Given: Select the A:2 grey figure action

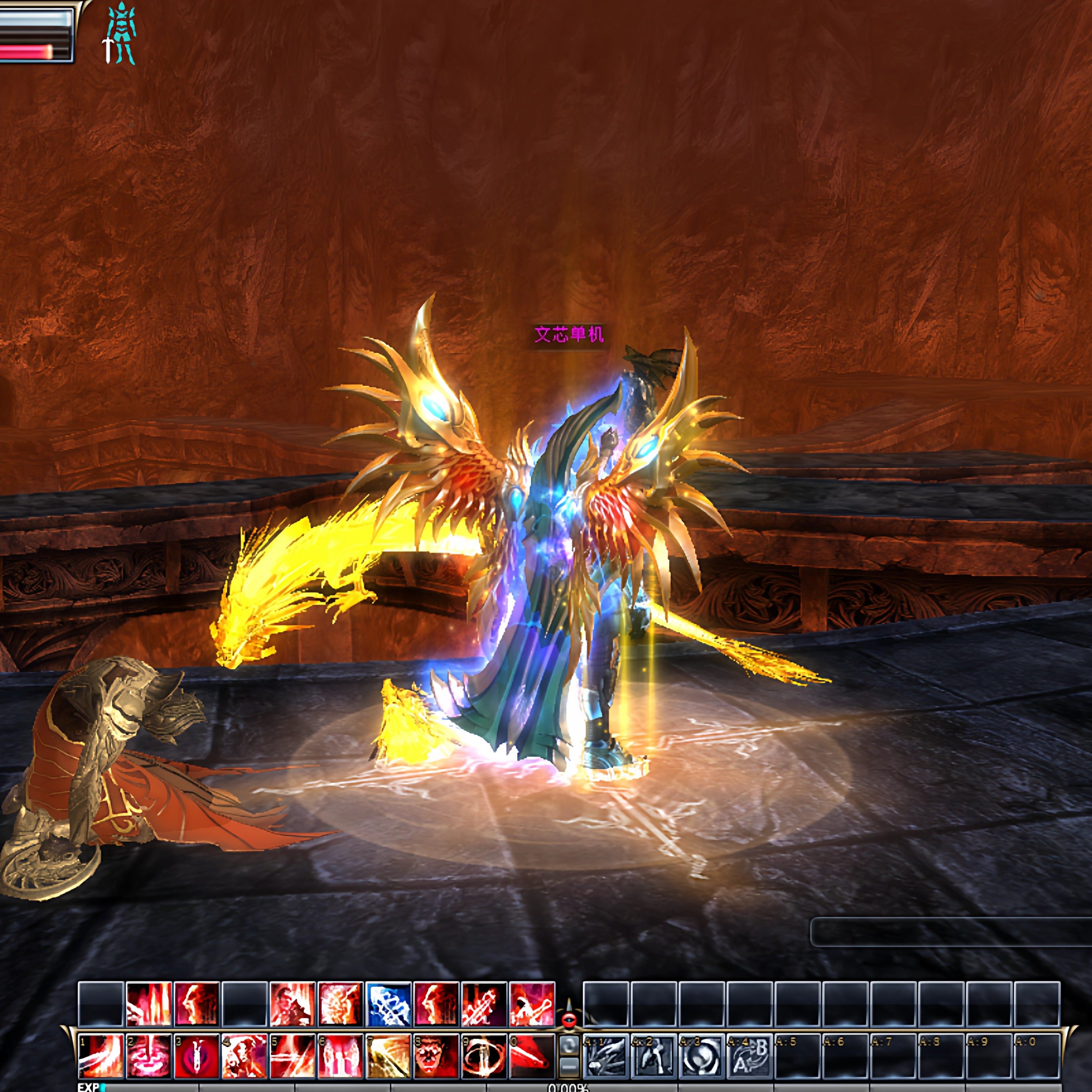Looking at the screenshot, I should pos(654,1055).
